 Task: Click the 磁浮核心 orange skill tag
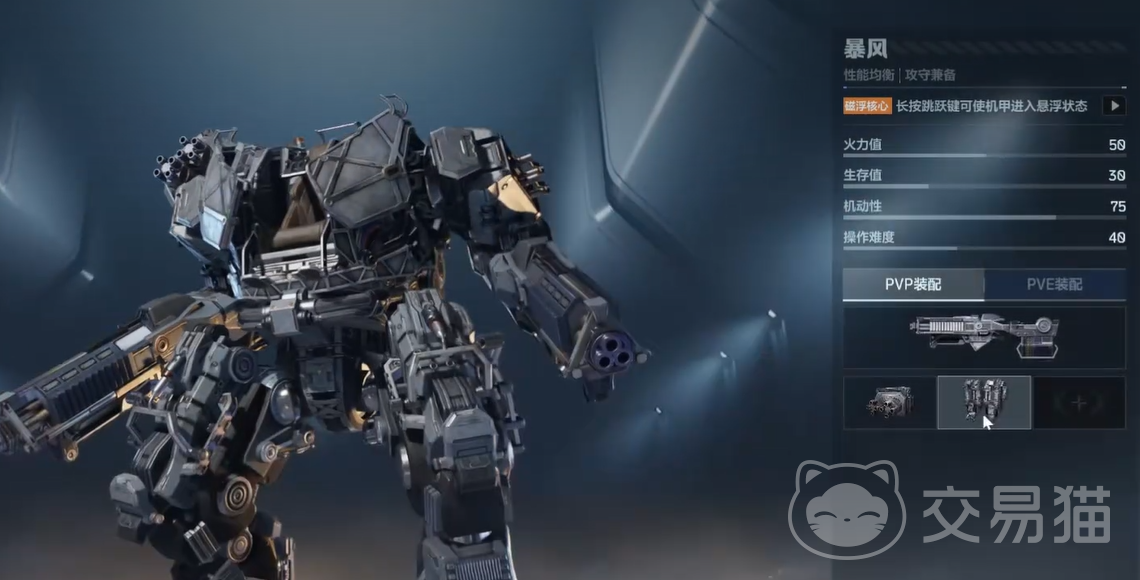click(x=866, y=106)
